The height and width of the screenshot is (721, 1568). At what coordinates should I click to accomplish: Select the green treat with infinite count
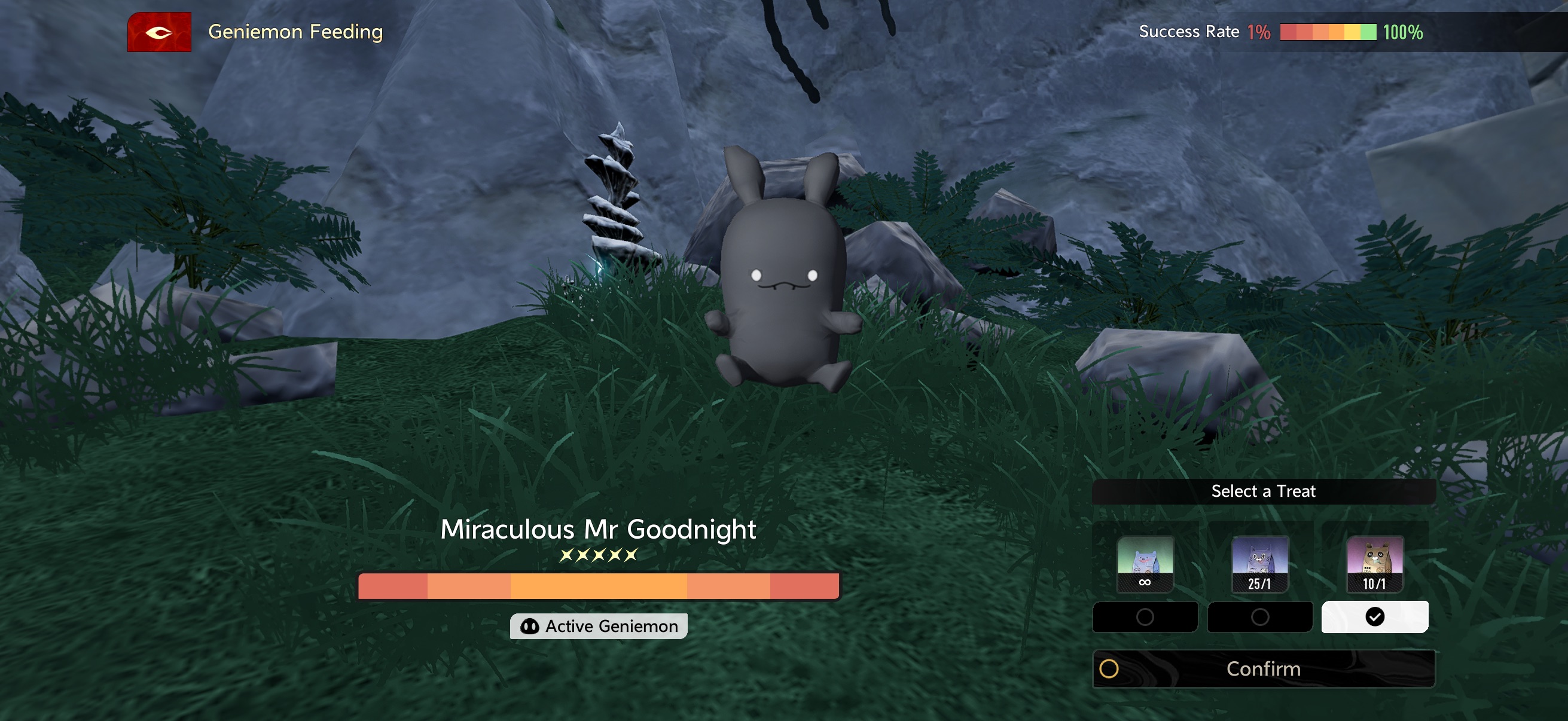1145,563
